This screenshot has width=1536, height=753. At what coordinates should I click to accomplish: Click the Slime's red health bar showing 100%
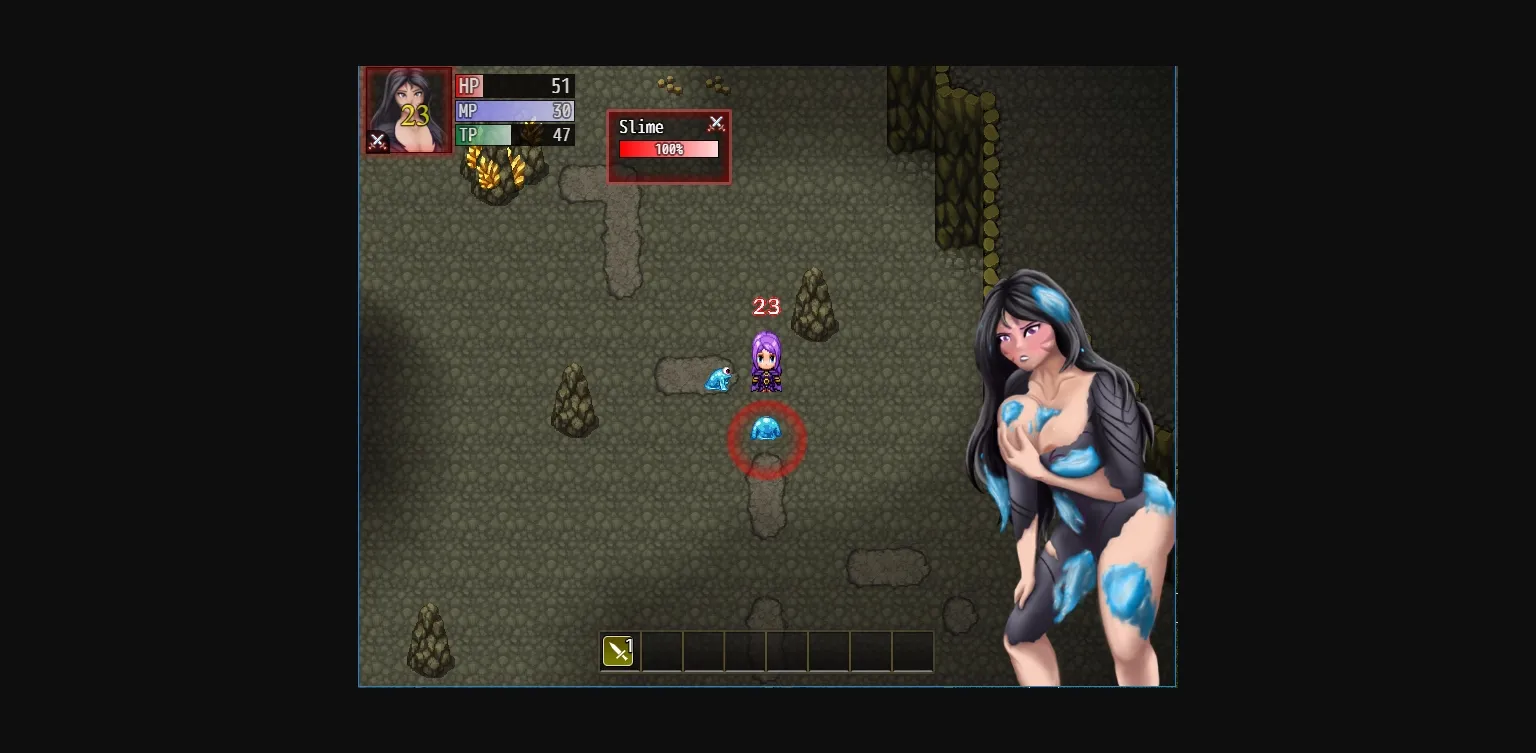668,148
